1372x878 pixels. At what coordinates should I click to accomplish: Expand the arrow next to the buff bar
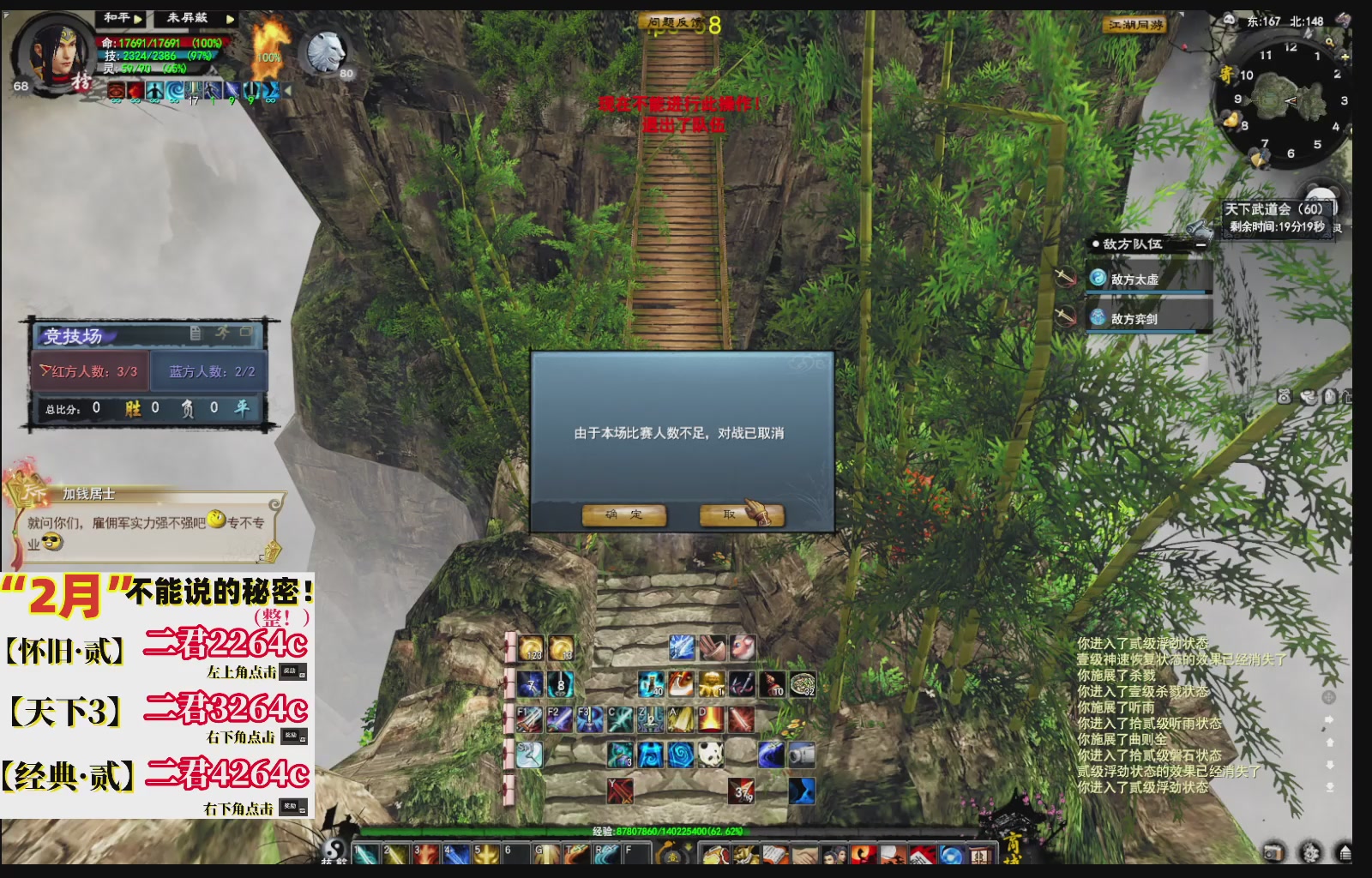pos(287,90)
